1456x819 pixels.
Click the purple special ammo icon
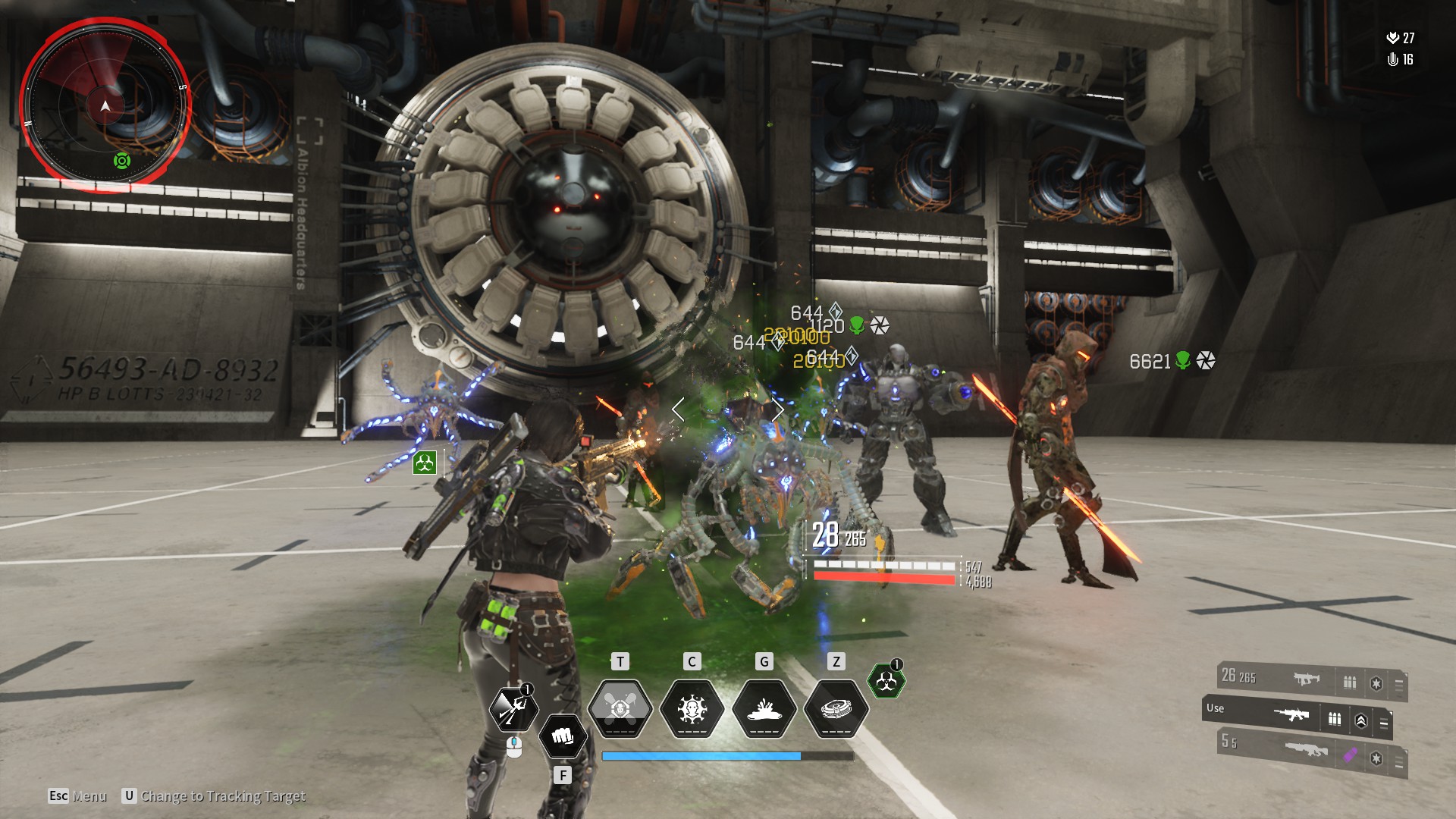coord(1351,755)
